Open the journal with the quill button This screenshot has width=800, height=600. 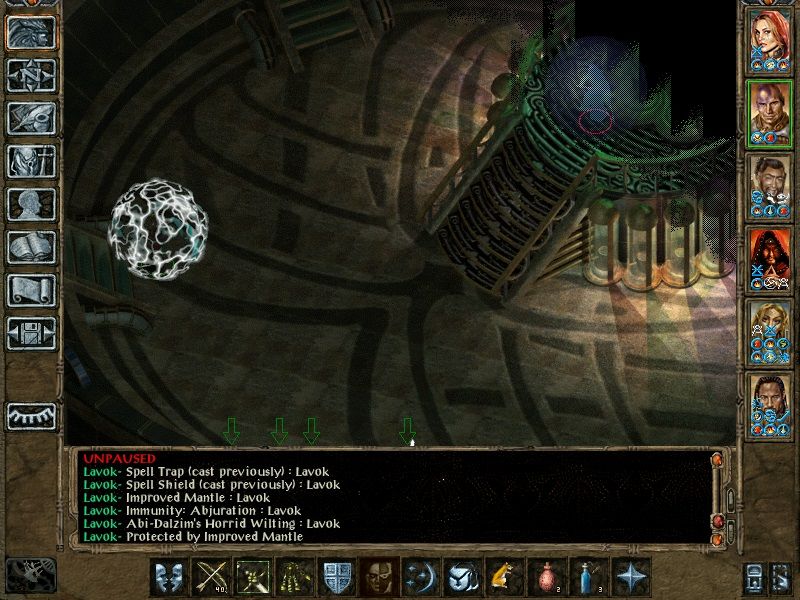tap(31, 117)
